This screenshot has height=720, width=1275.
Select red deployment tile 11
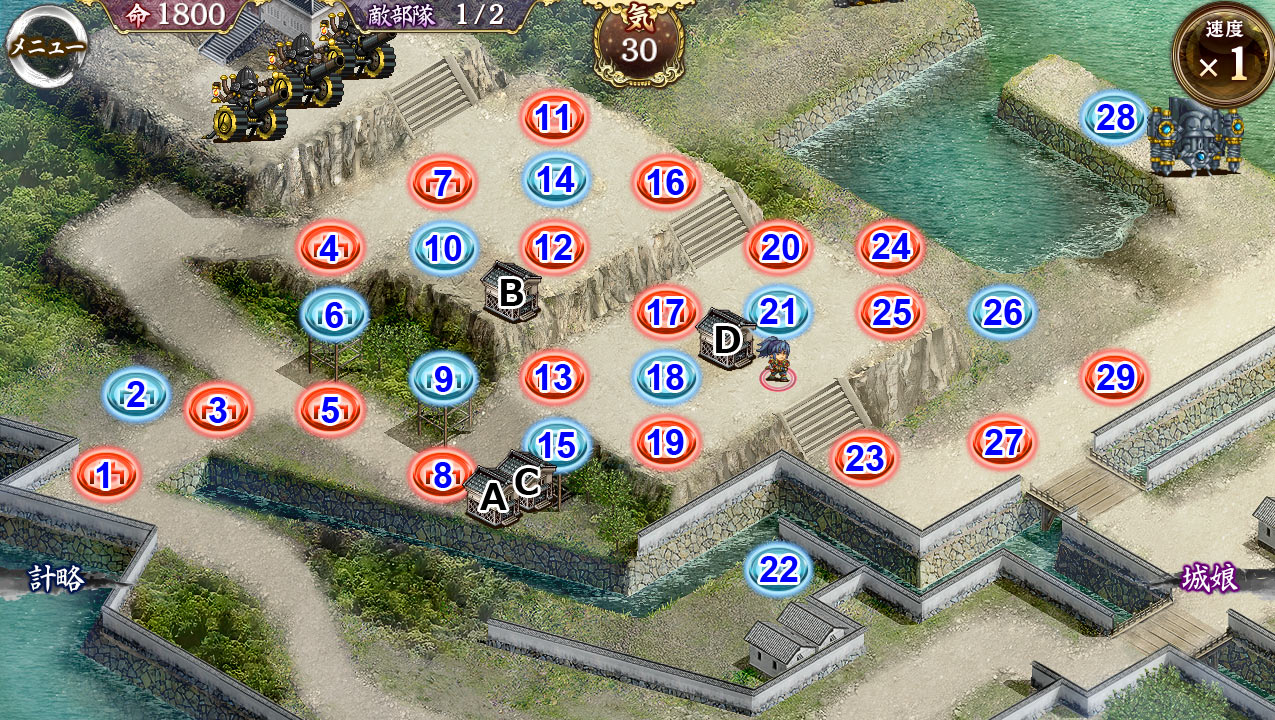click(x=552, y=118)
